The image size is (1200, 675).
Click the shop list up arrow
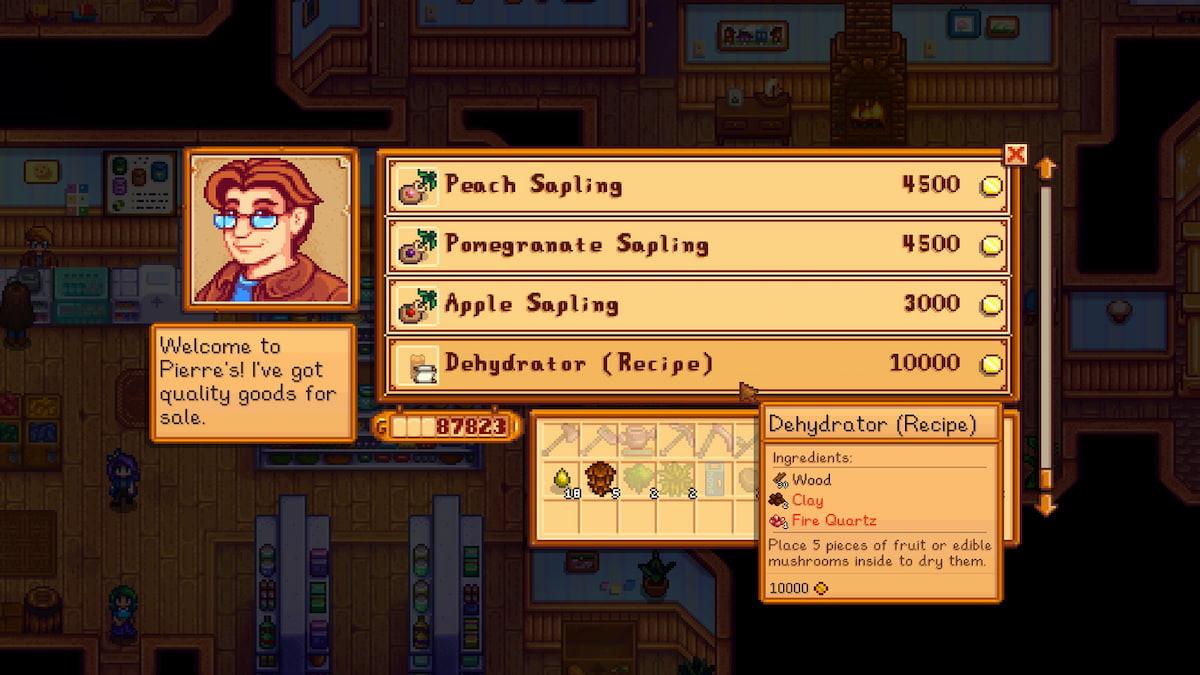1046,168
